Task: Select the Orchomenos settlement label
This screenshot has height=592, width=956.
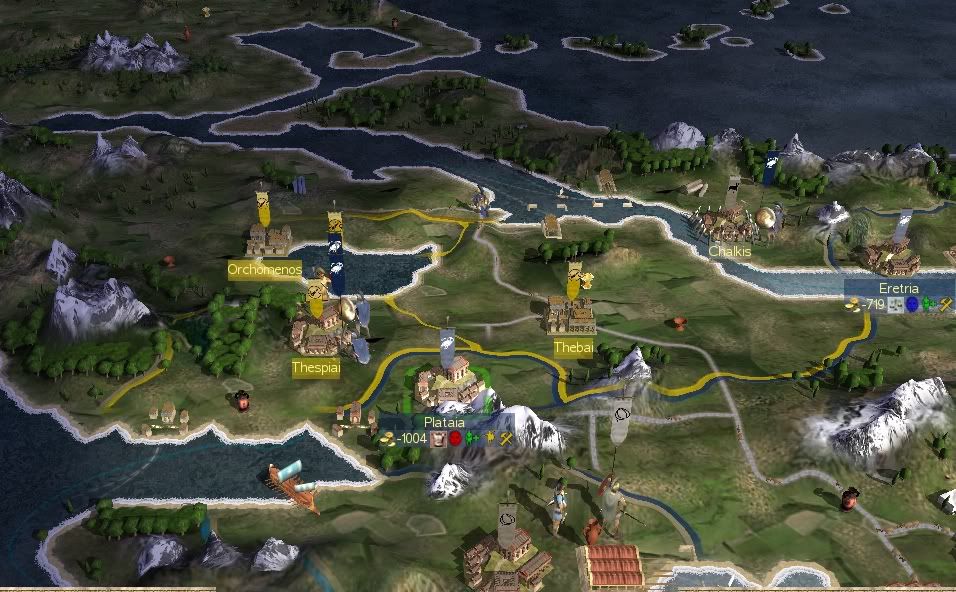Action: click(264, 270)
